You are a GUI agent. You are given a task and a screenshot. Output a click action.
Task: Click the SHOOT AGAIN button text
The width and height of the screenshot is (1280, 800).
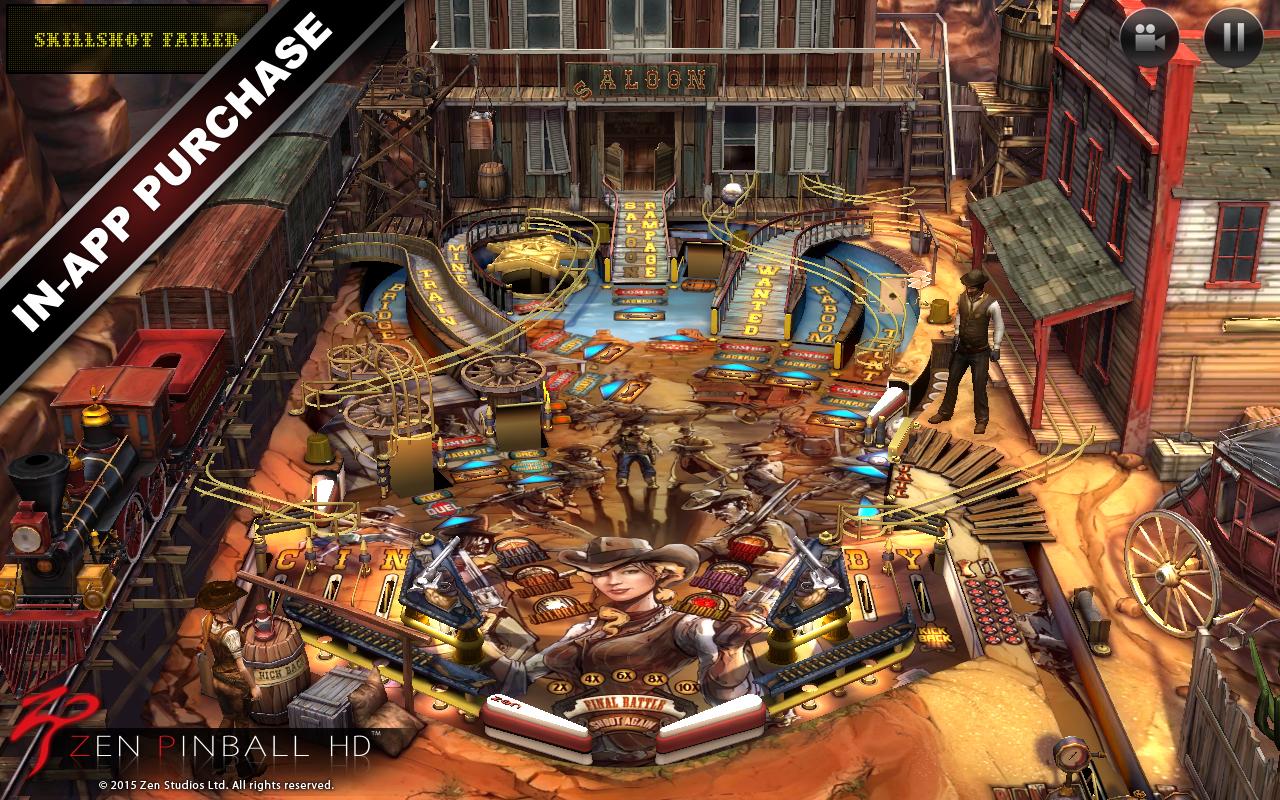624,725
